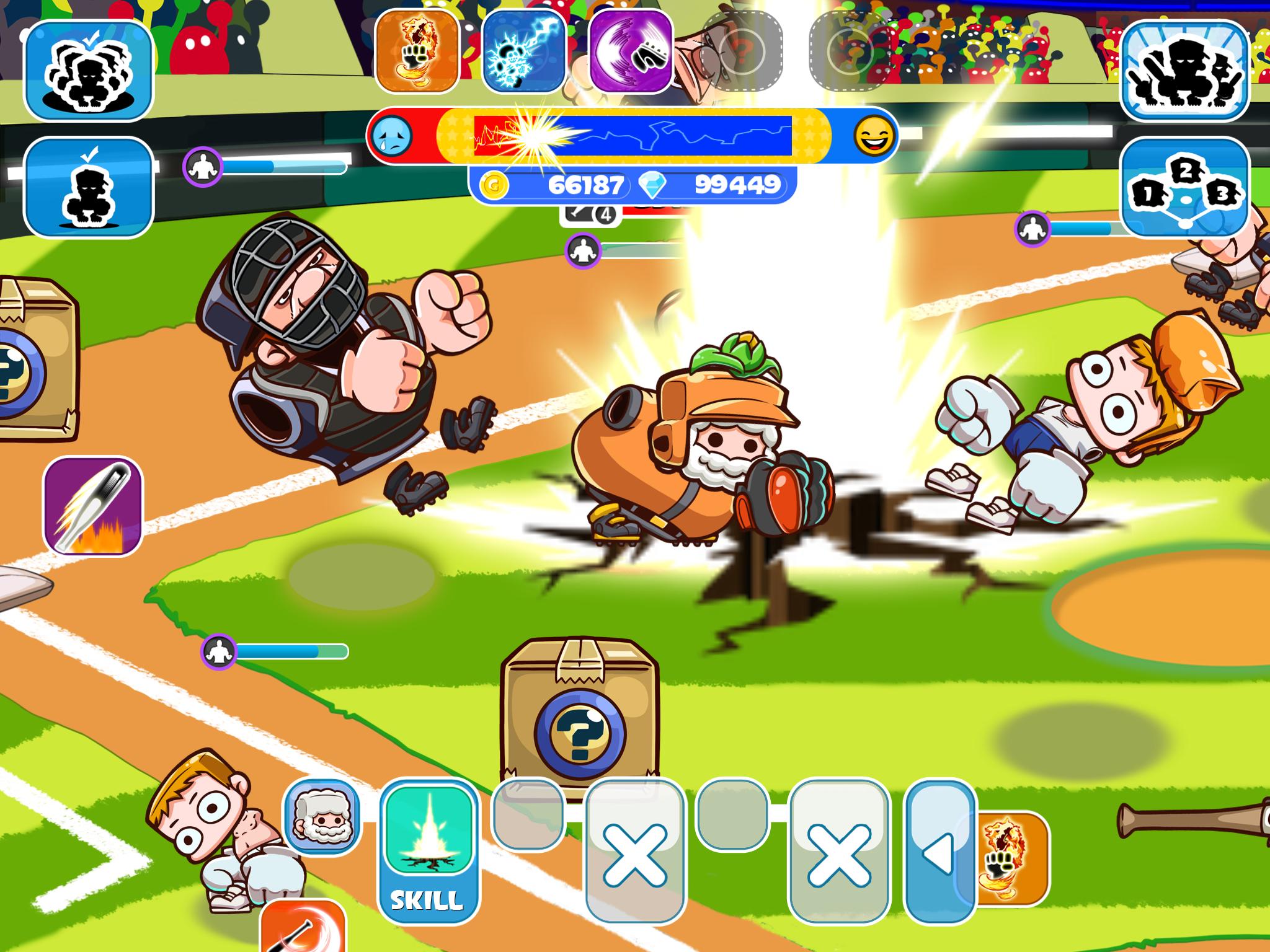The image size is (1270, 952).
Task: Tap the smoke cloud character button
Action: pyautogui.click(x=88, y=70)
